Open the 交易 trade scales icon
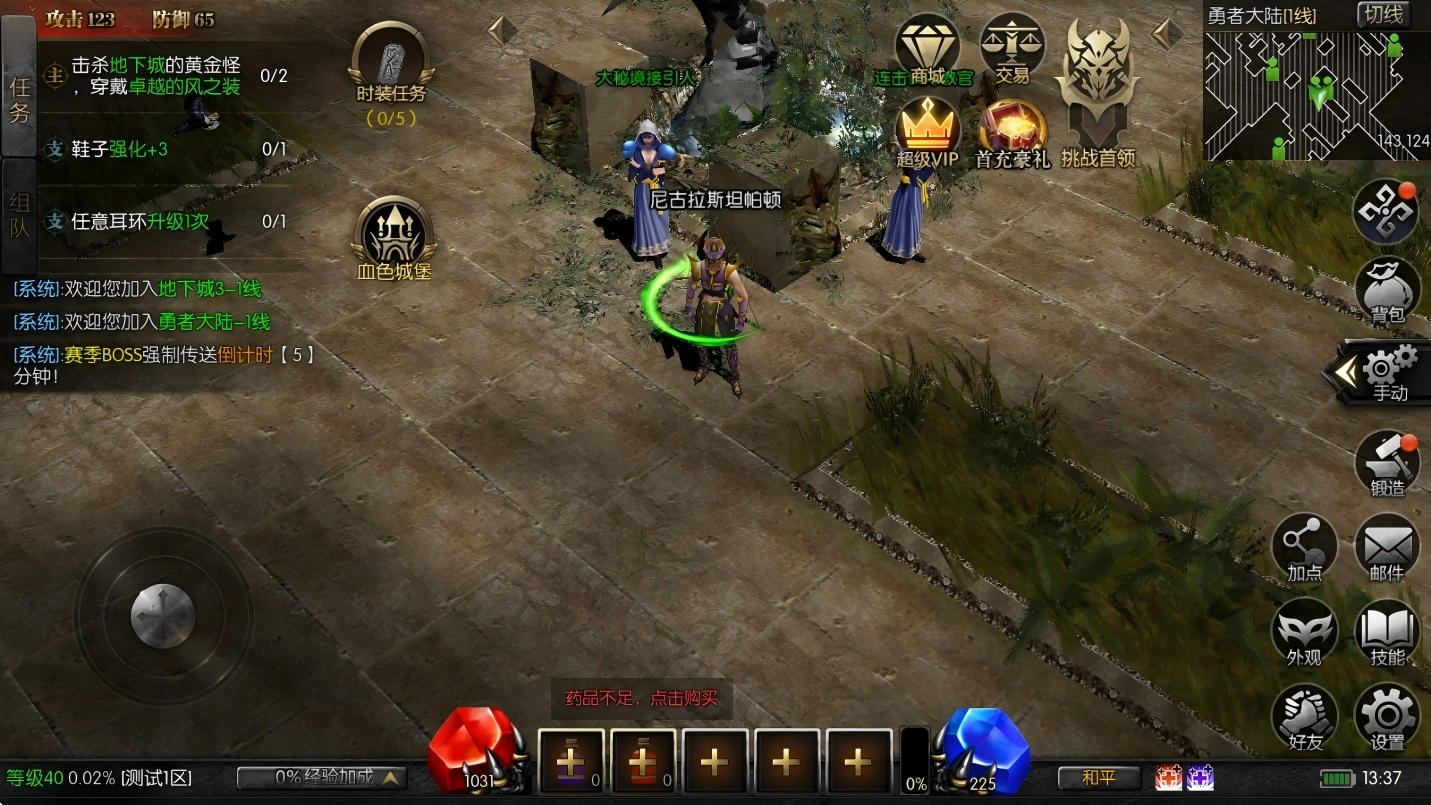 [x=1011, y=50]
